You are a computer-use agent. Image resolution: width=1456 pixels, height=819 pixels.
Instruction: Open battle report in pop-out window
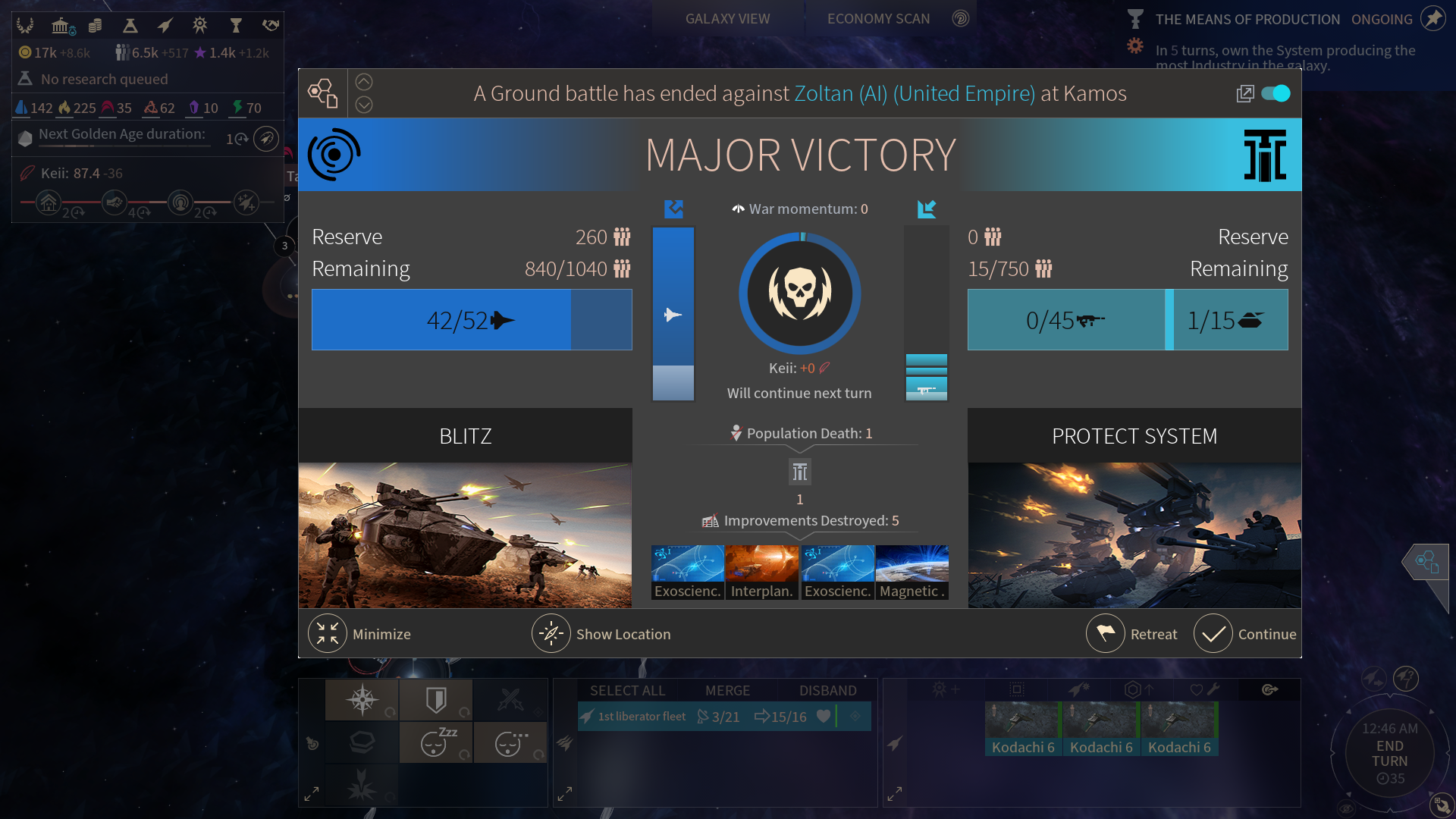1244,93
